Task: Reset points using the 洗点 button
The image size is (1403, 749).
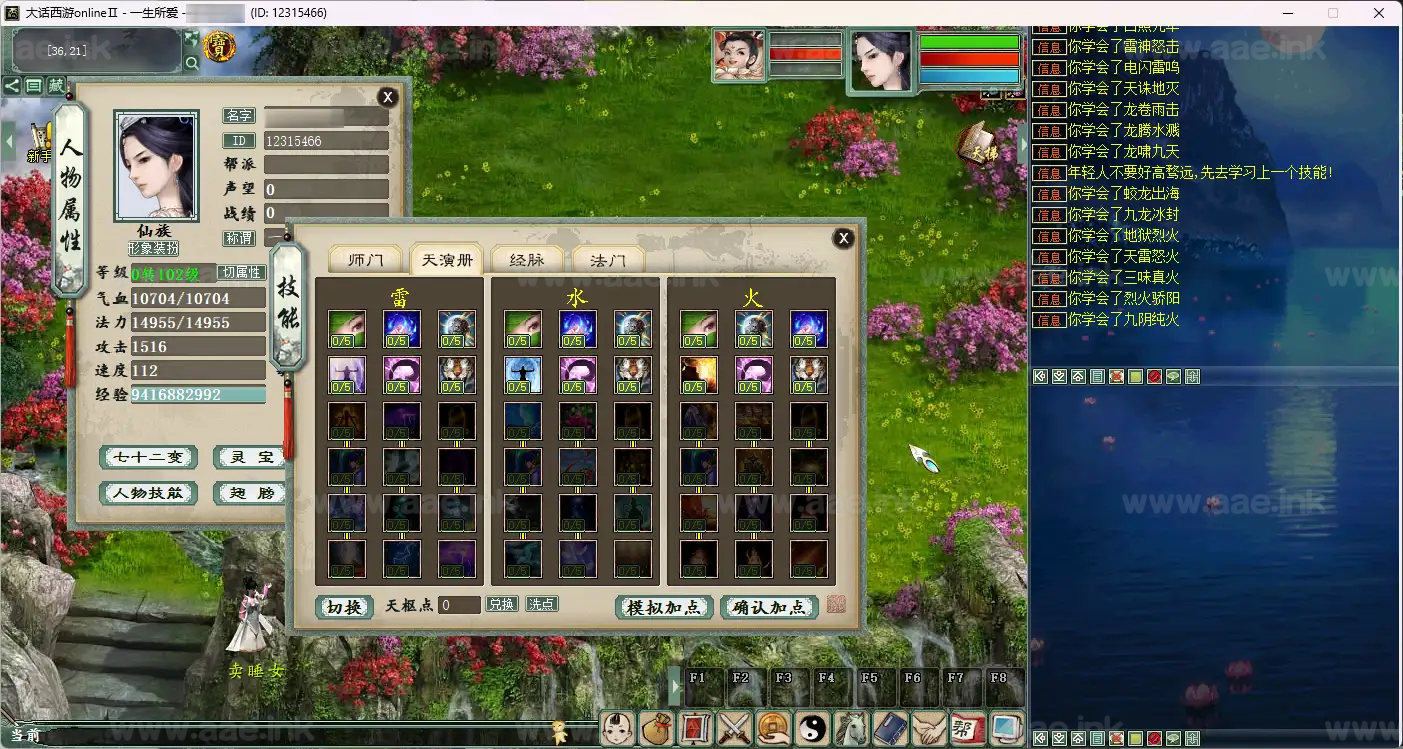Action: pos(542,604)
